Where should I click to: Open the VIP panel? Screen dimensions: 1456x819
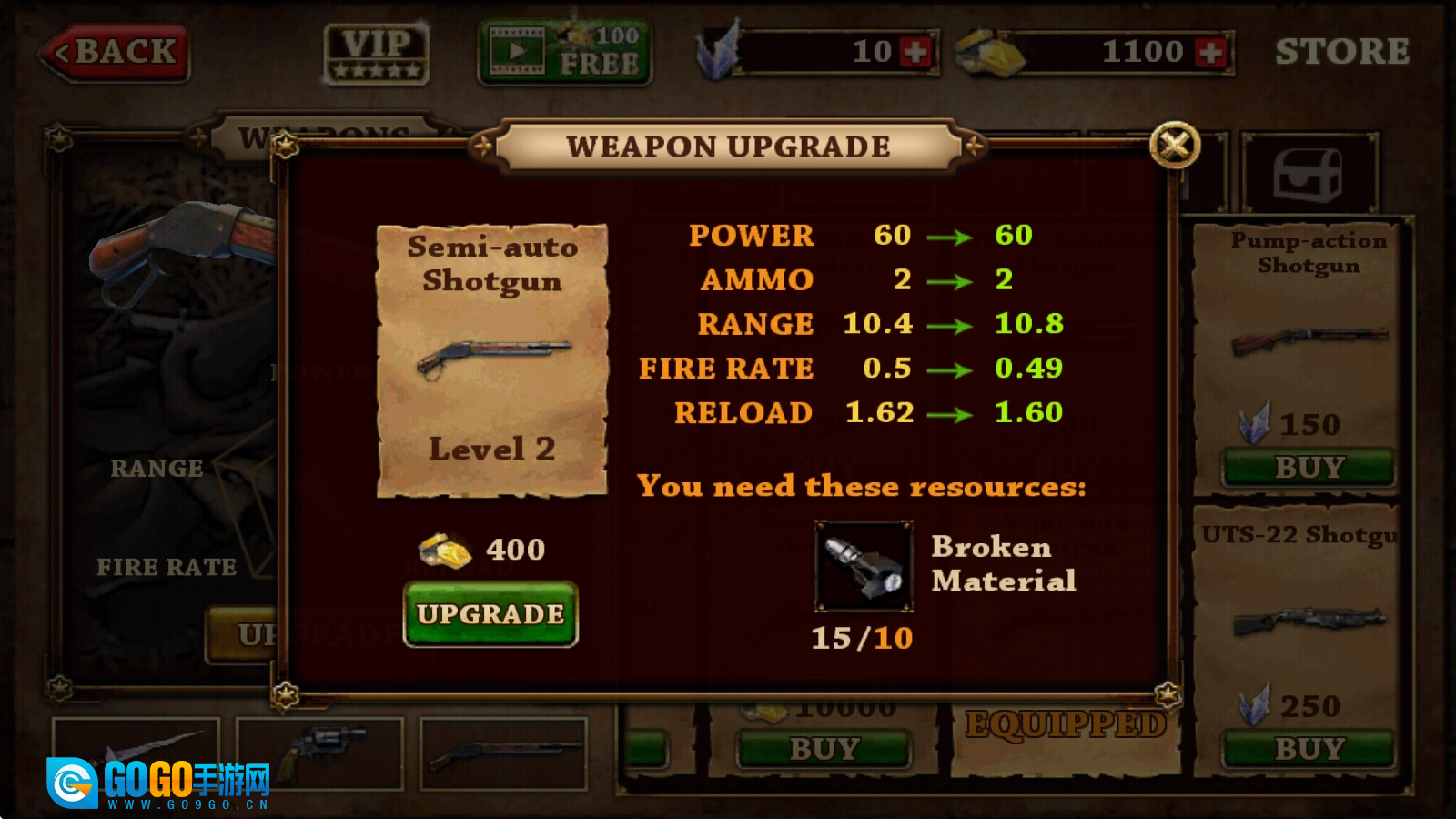tap(377, 54)
